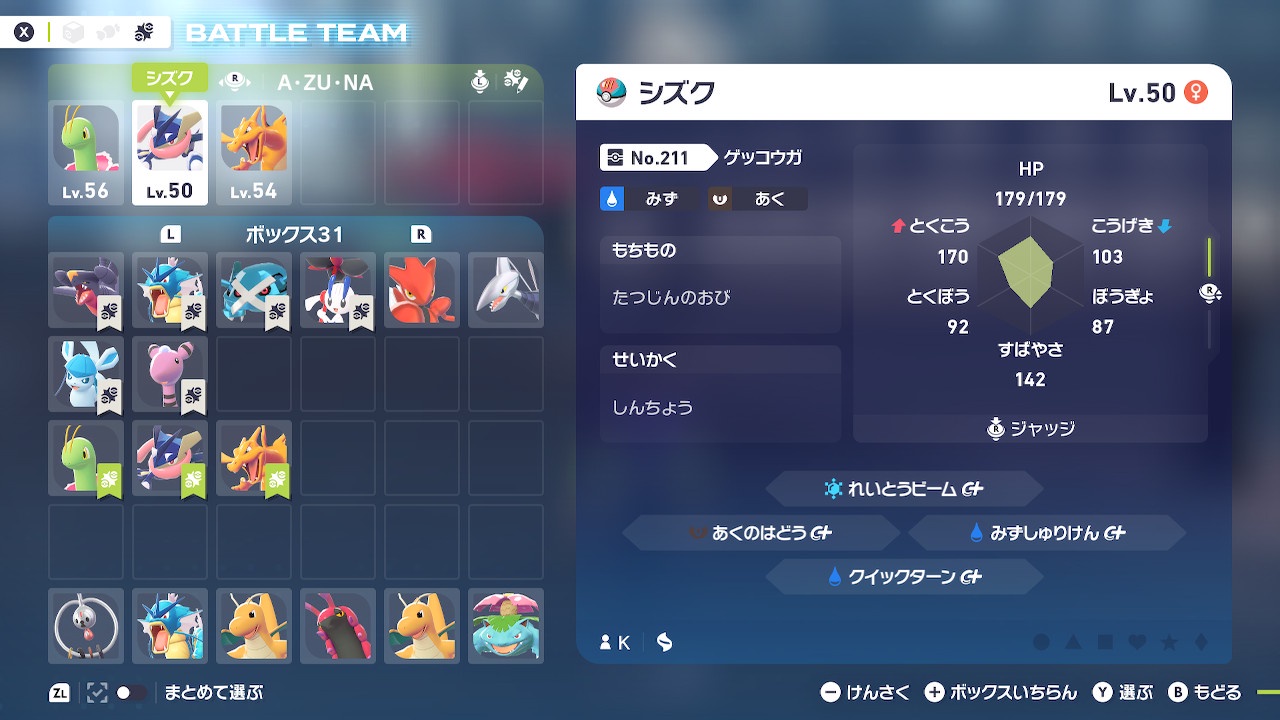Image resolution: width=1280 pixels, height=720 pixels.
Task: Pick the Garchomp slot in Box 31
Action: [x=86, y=290]
